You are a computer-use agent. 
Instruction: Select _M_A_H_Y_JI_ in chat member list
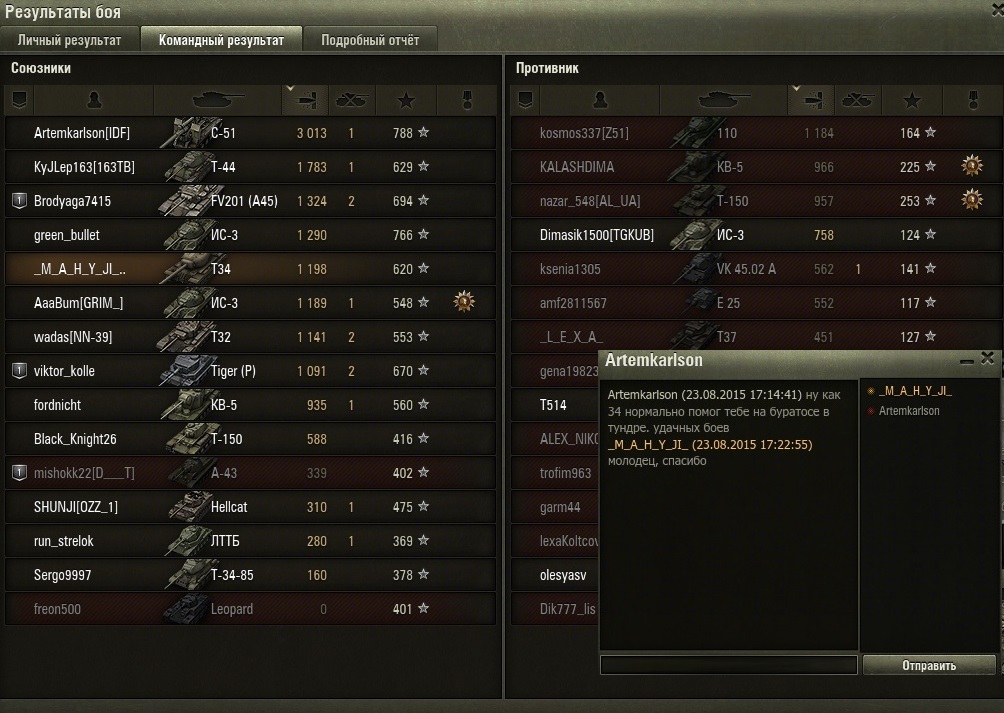click(x=915, y=391)
